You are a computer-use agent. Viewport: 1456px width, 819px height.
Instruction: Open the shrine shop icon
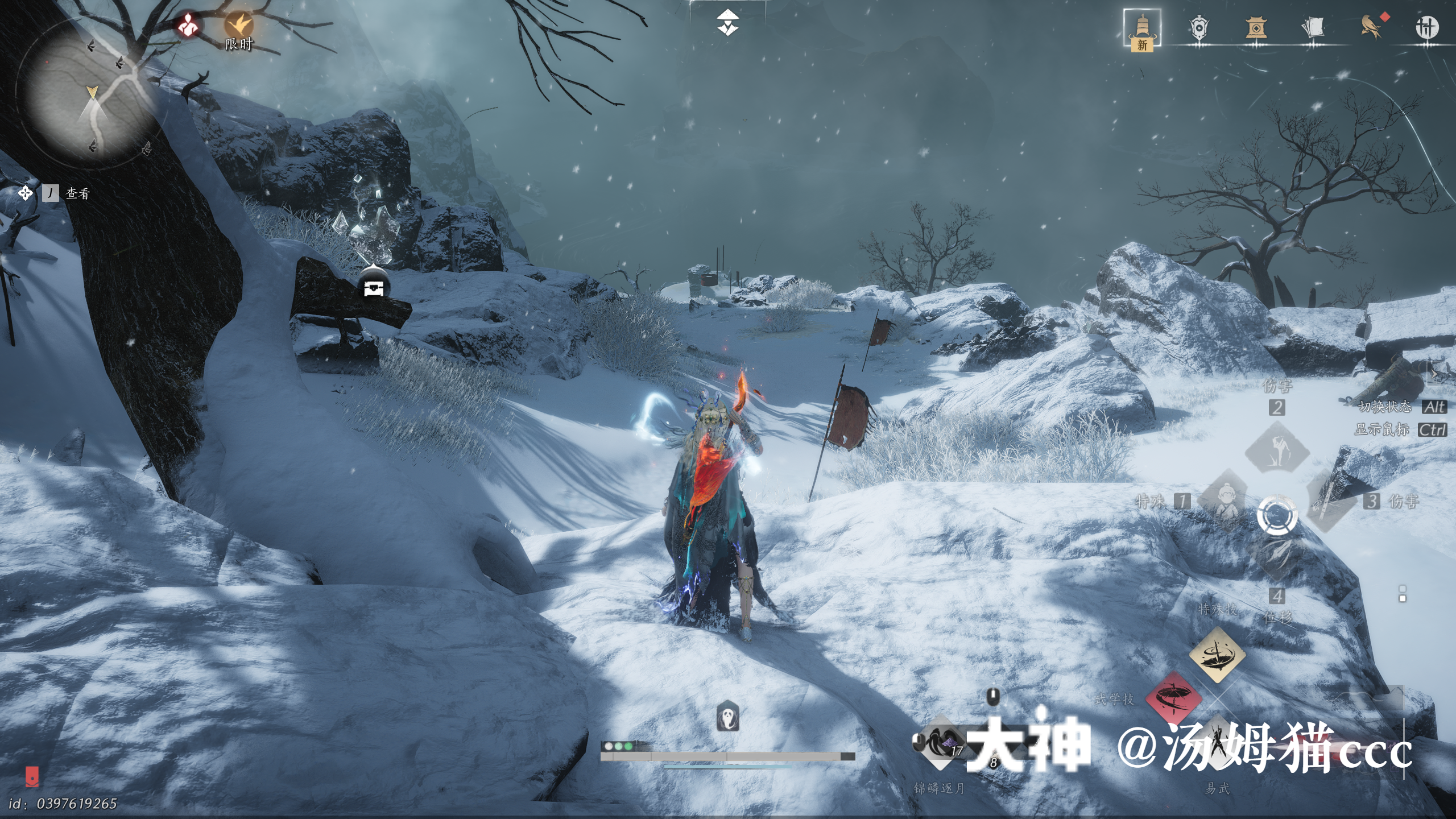click(x=1255, y=27)
